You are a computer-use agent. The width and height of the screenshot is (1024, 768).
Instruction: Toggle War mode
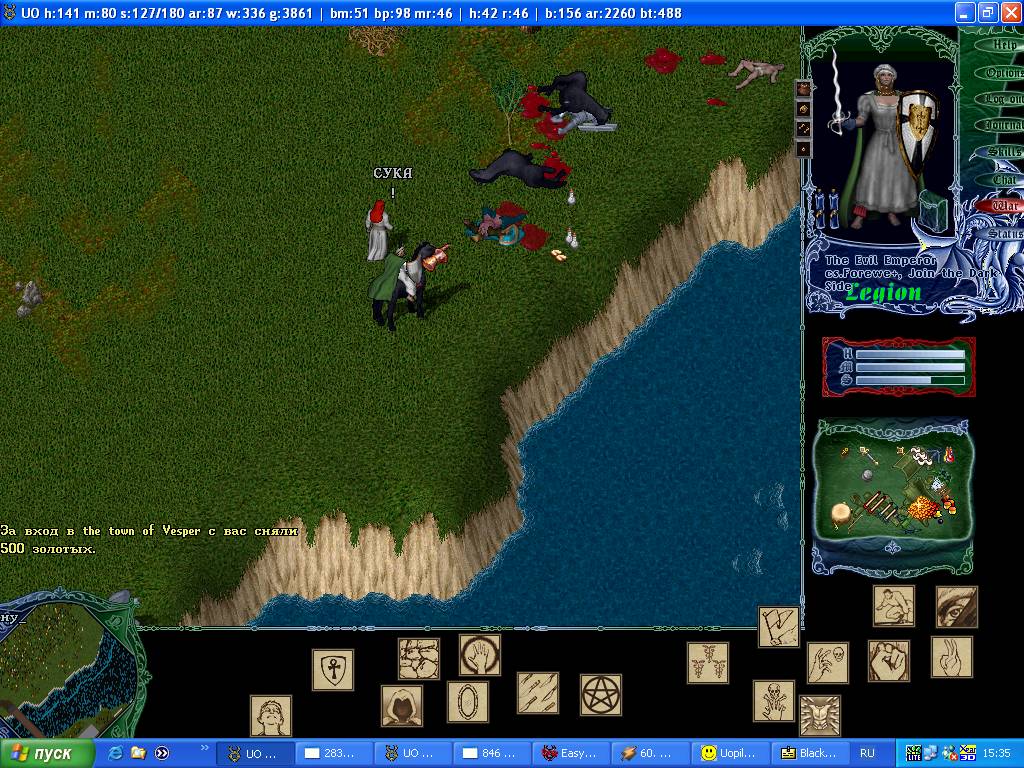[x=1004, y=206]
